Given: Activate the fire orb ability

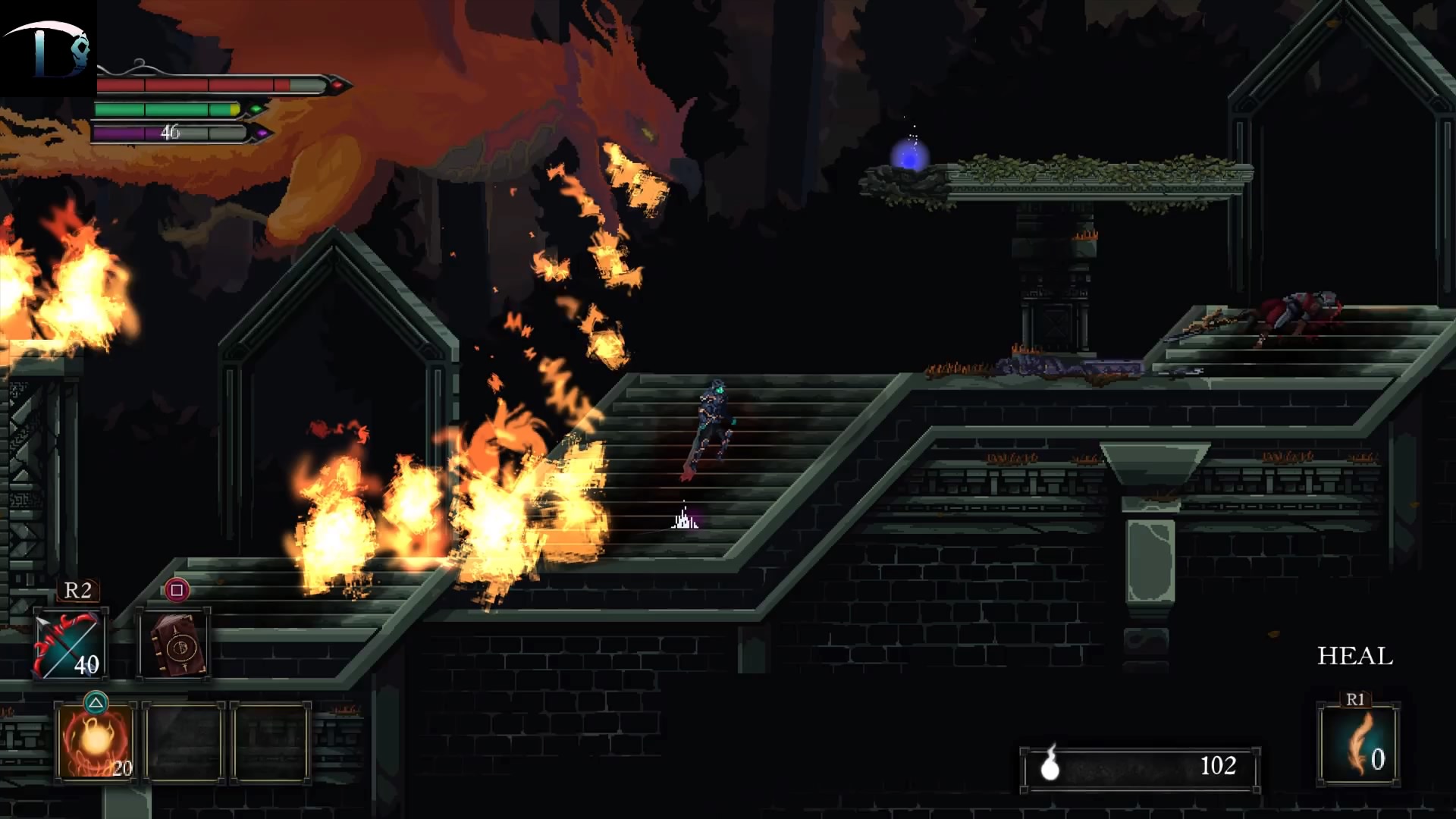Looking at the screenshot, I should [96, 742].
